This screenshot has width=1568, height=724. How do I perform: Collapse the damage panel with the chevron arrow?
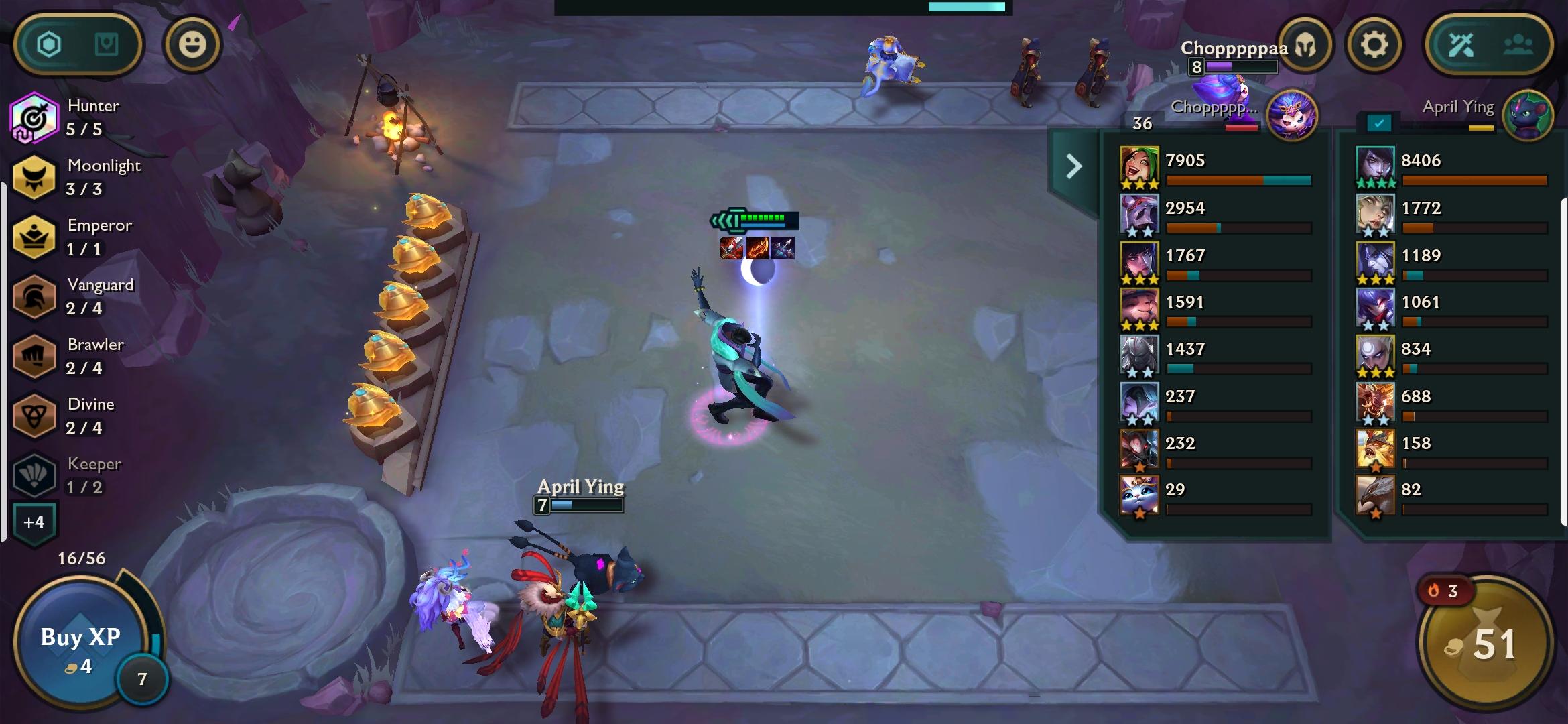1073,165
